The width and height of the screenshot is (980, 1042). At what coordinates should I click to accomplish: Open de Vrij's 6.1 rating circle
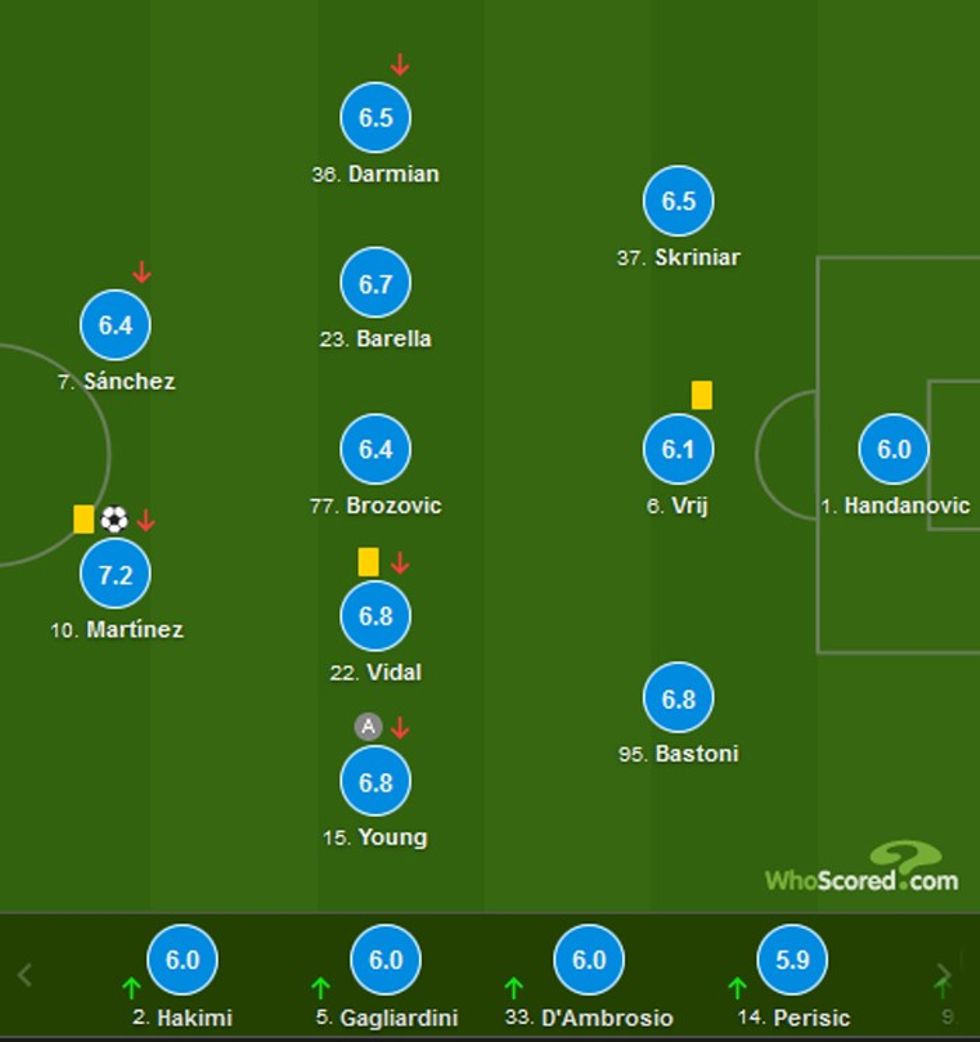point(678,450)
